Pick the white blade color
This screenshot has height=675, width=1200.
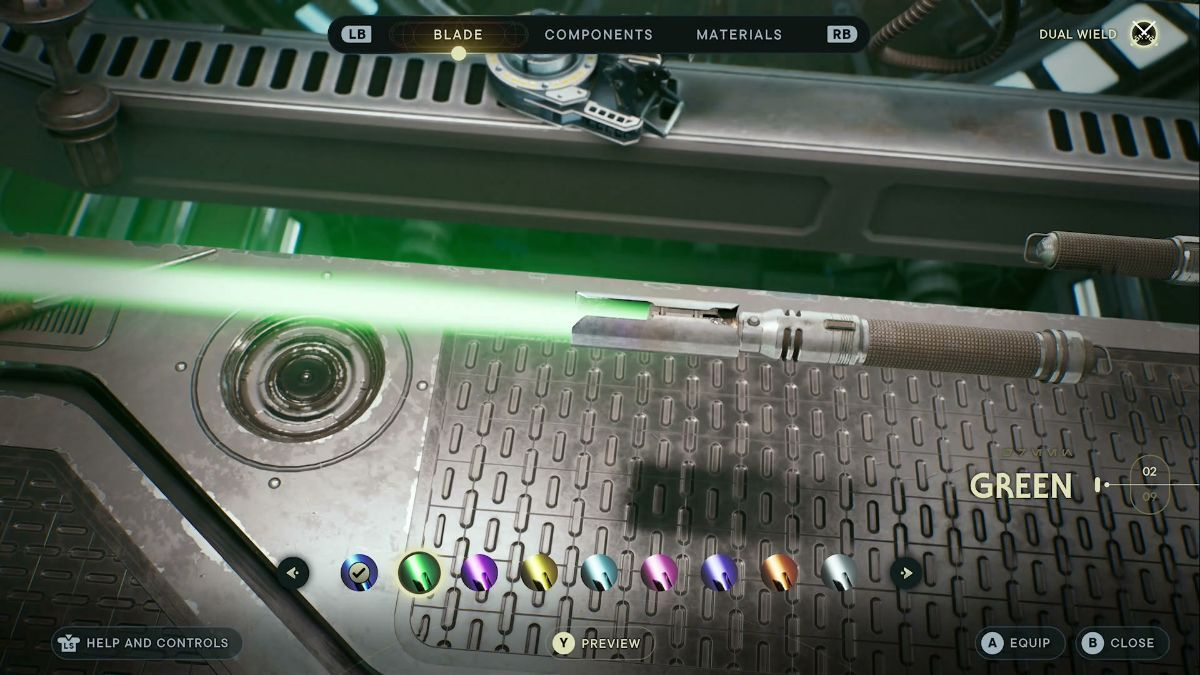[839, 573]
